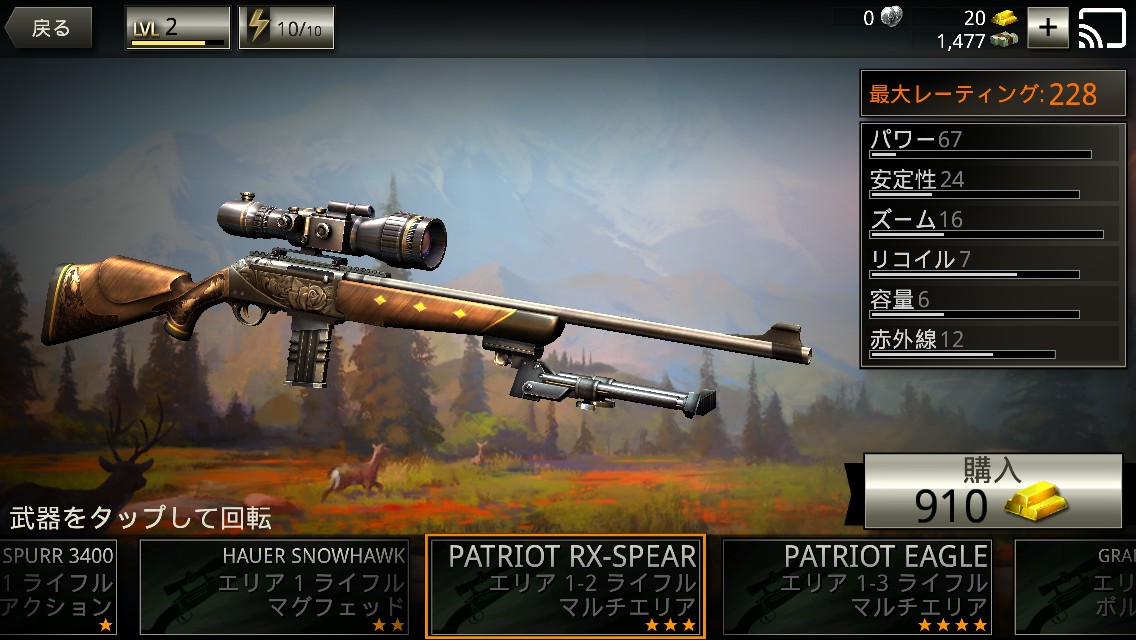Tap the screen cast icon

click(x=1102, y=29)
